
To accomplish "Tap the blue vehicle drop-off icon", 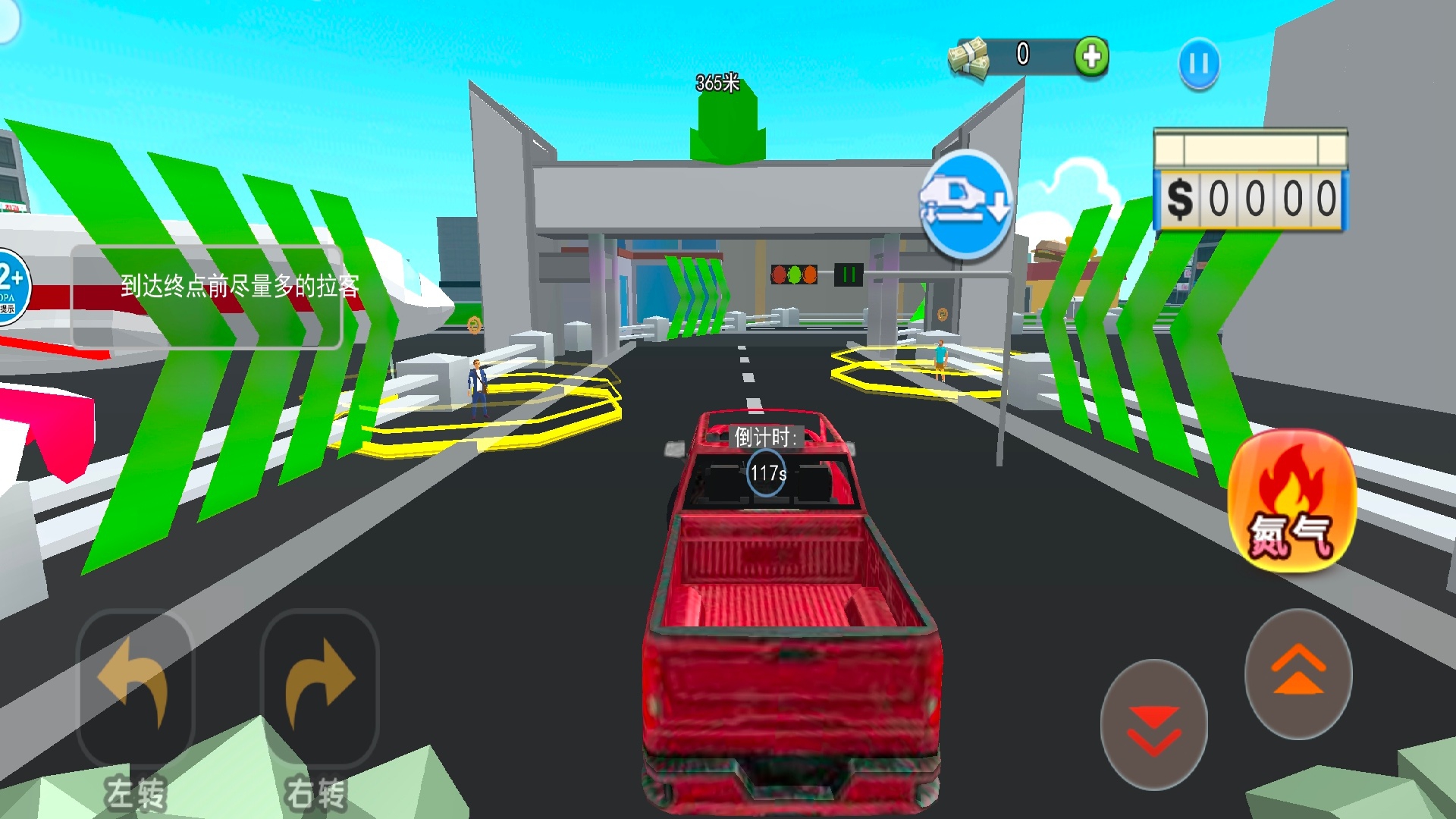I will (966, 203).
